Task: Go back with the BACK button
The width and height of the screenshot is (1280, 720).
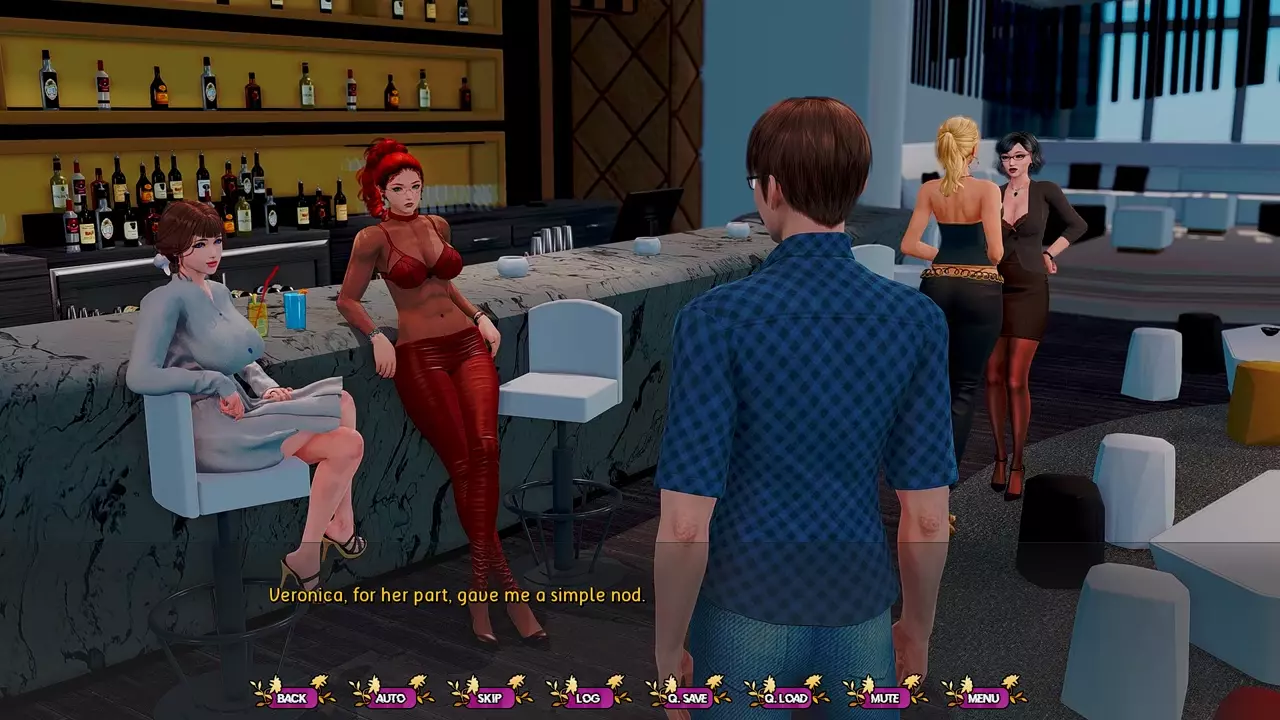Action: [x=292, y=697]
